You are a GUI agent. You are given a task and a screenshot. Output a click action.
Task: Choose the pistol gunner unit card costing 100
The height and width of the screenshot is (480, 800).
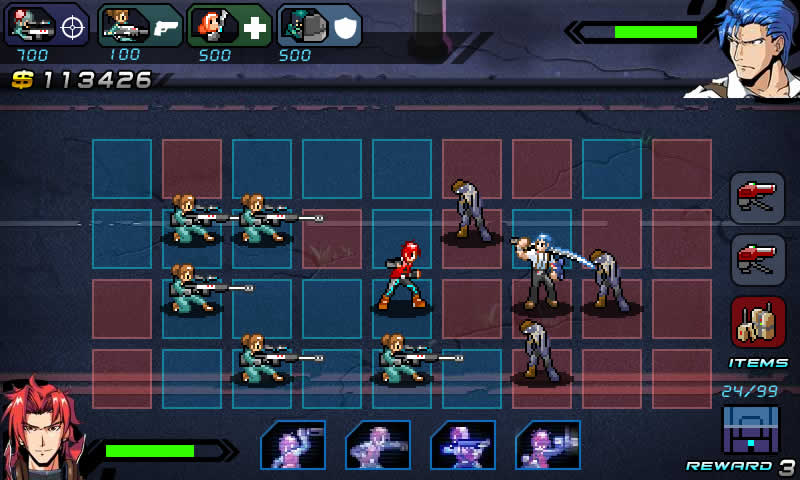(140, 25)
